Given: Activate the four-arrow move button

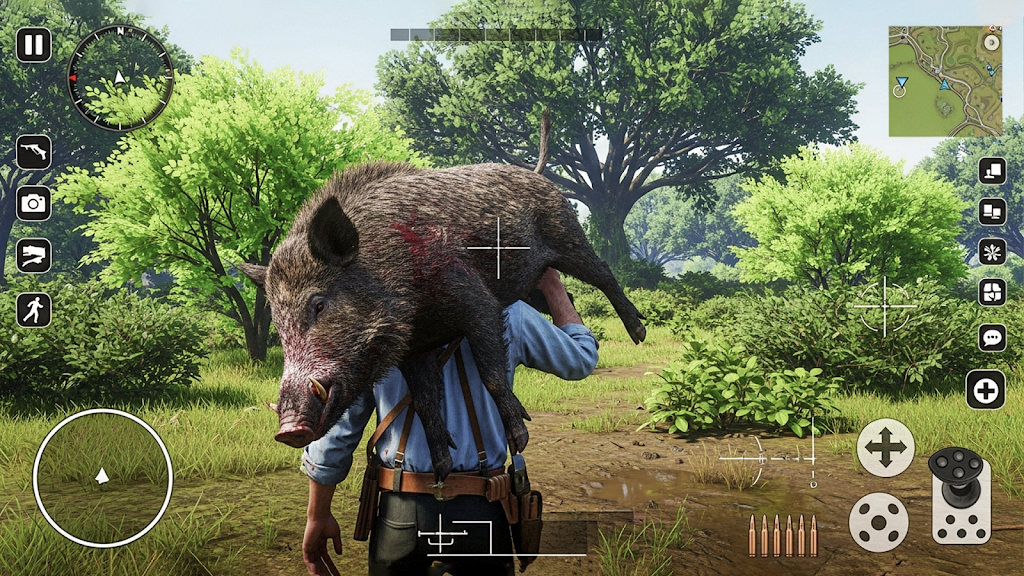Looking at the screenshot, I should click(x=885, y=447).
